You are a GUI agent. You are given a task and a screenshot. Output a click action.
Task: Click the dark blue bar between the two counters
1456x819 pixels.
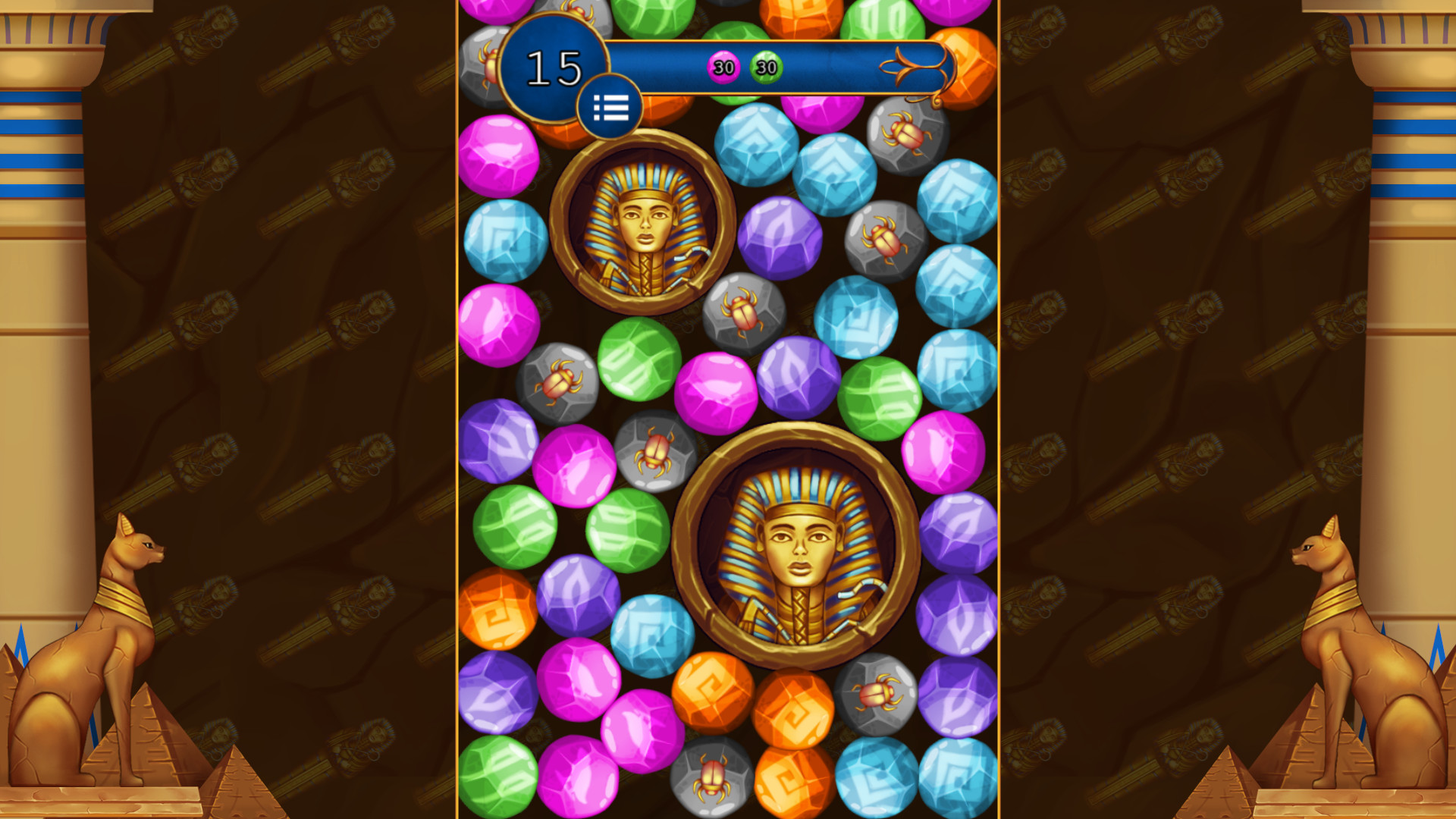point(743,67)
